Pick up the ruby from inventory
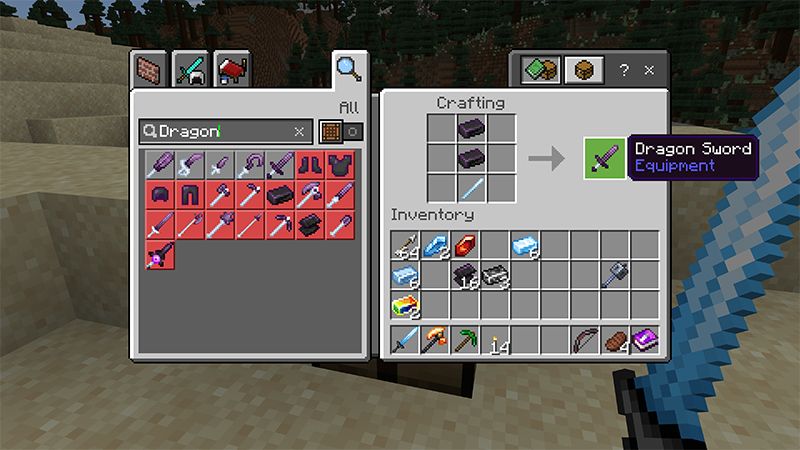 coord(465,245)
